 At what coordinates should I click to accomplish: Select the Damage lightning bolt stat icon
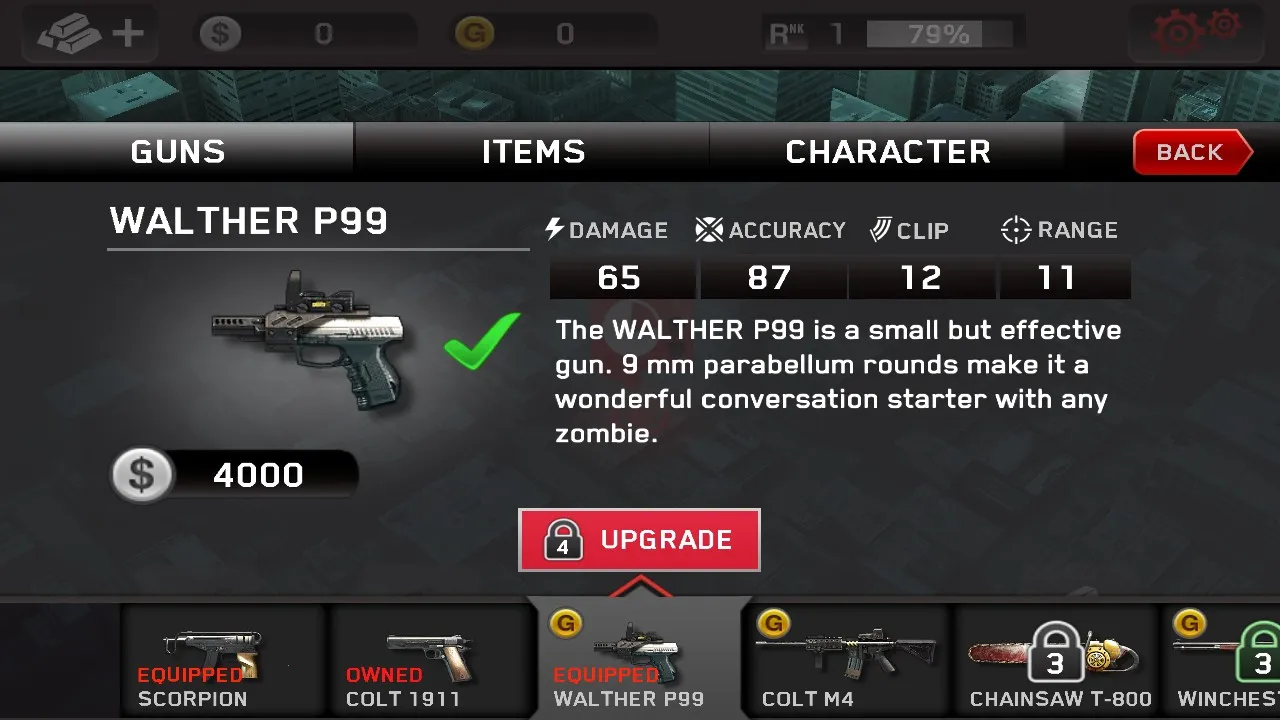[553, 229]
